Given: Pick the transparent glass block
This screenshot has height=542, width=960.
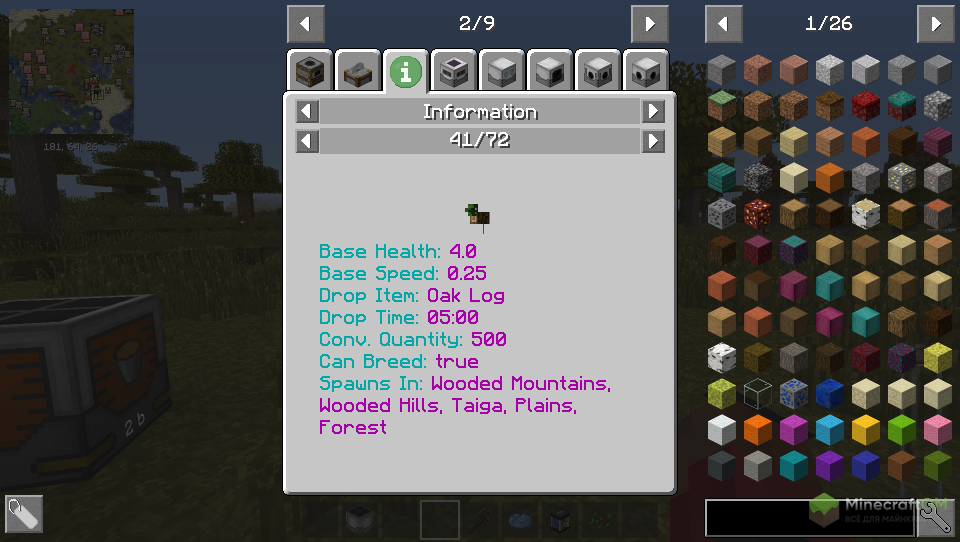Looking at the screenshot, I should click(758, 393).
